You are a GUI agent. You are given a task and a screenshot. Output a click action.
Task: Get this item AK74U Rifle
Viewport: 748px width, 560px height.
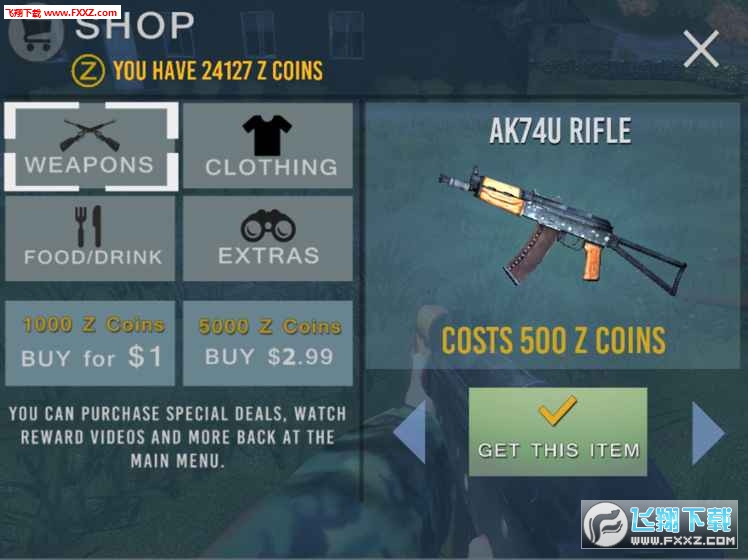(x=558, y=432)
